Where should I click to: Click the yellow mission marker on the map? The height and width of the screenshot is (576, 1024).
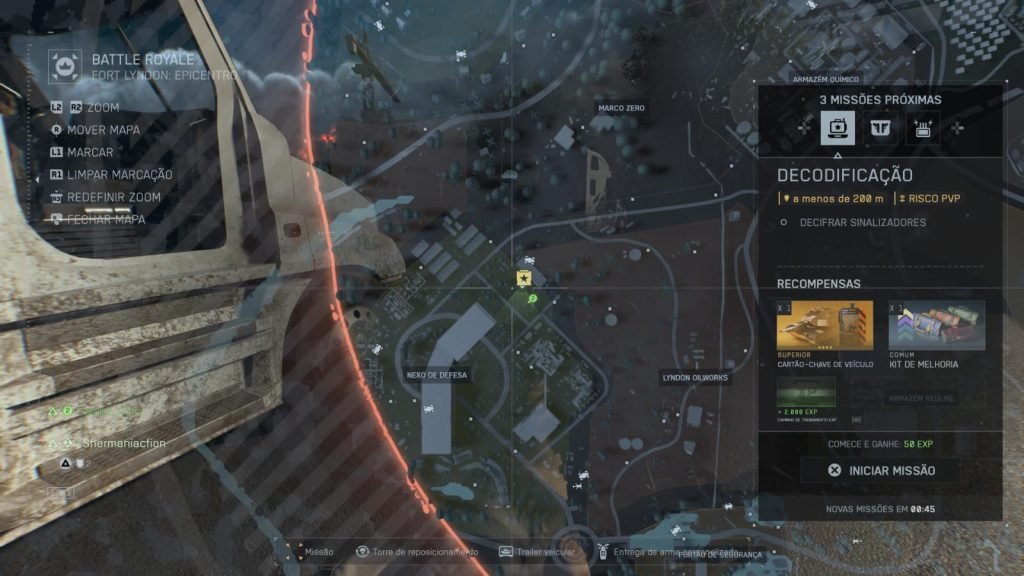522,278
